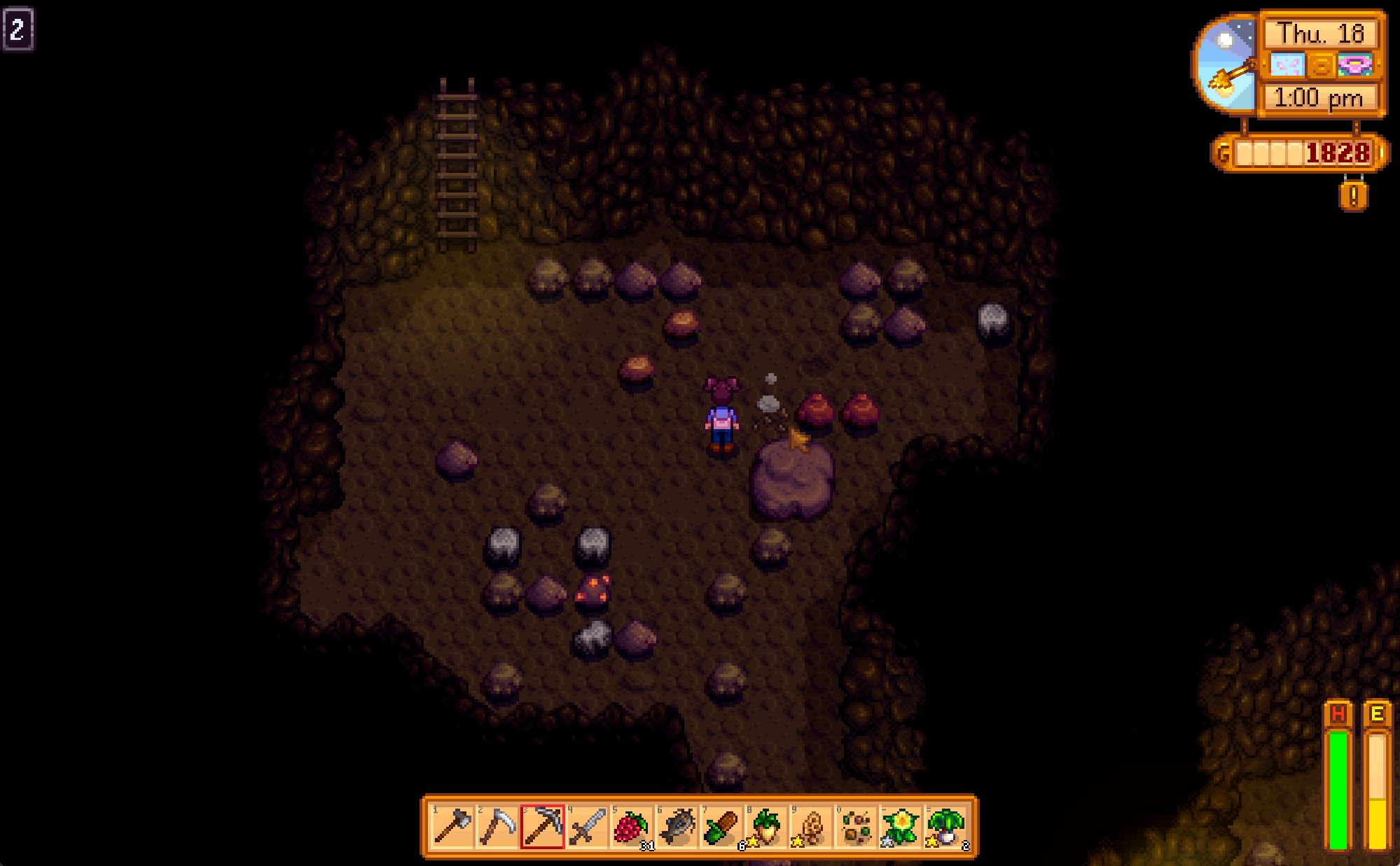This screenshot has height=866, width=1400.
Task: Pick the dark fish in the hotbar
Action: [x=677, y=827]
